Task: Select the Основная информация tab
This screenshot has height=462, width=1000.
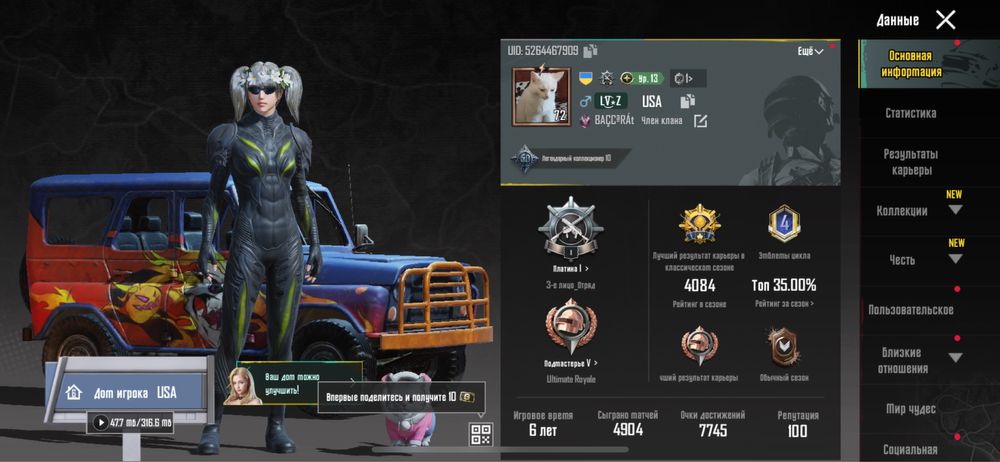Action: pyautogui.click(x=910, y=64)
